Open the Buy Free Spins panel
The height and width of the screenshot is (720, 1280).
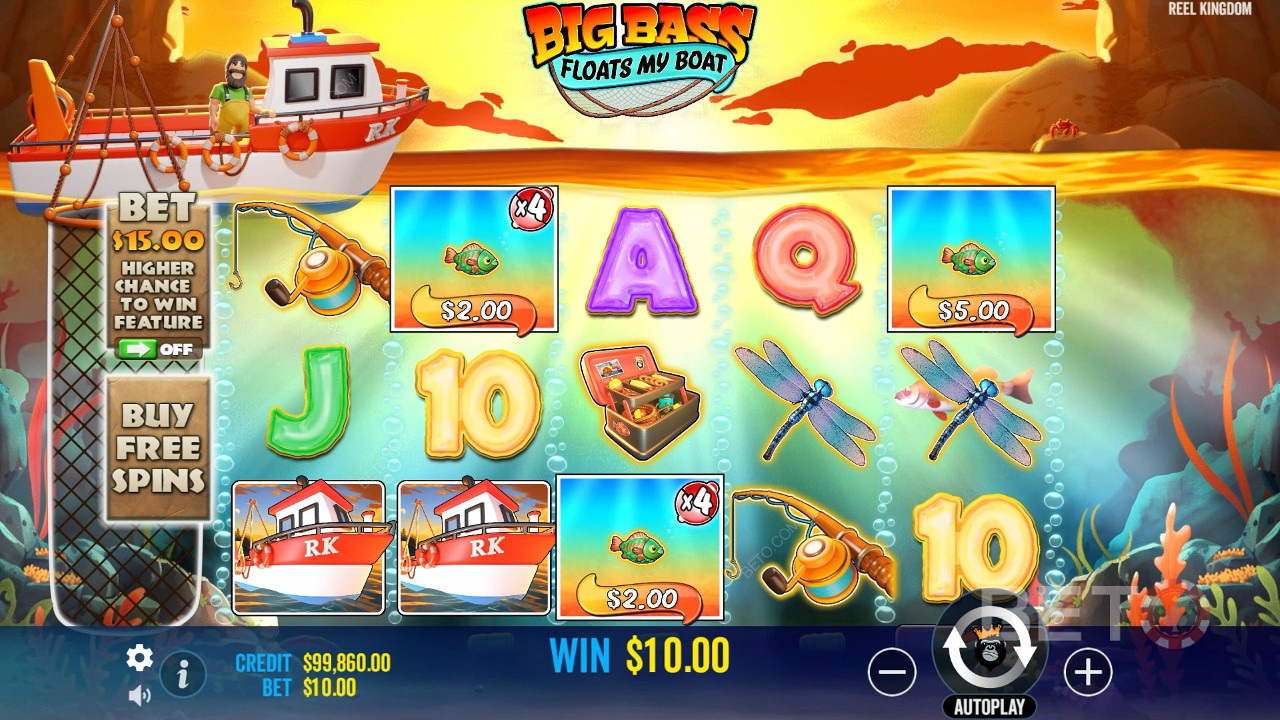(x=158, y=447)
